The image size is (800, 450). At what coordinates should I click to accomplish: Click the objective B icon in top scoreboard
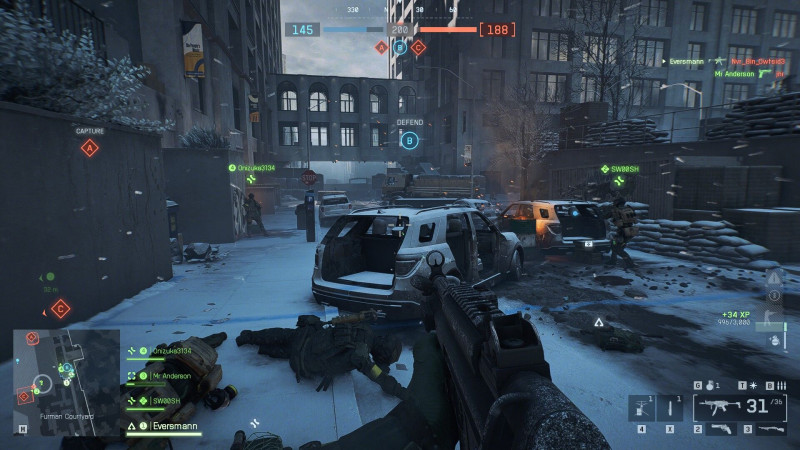point(400,47)
